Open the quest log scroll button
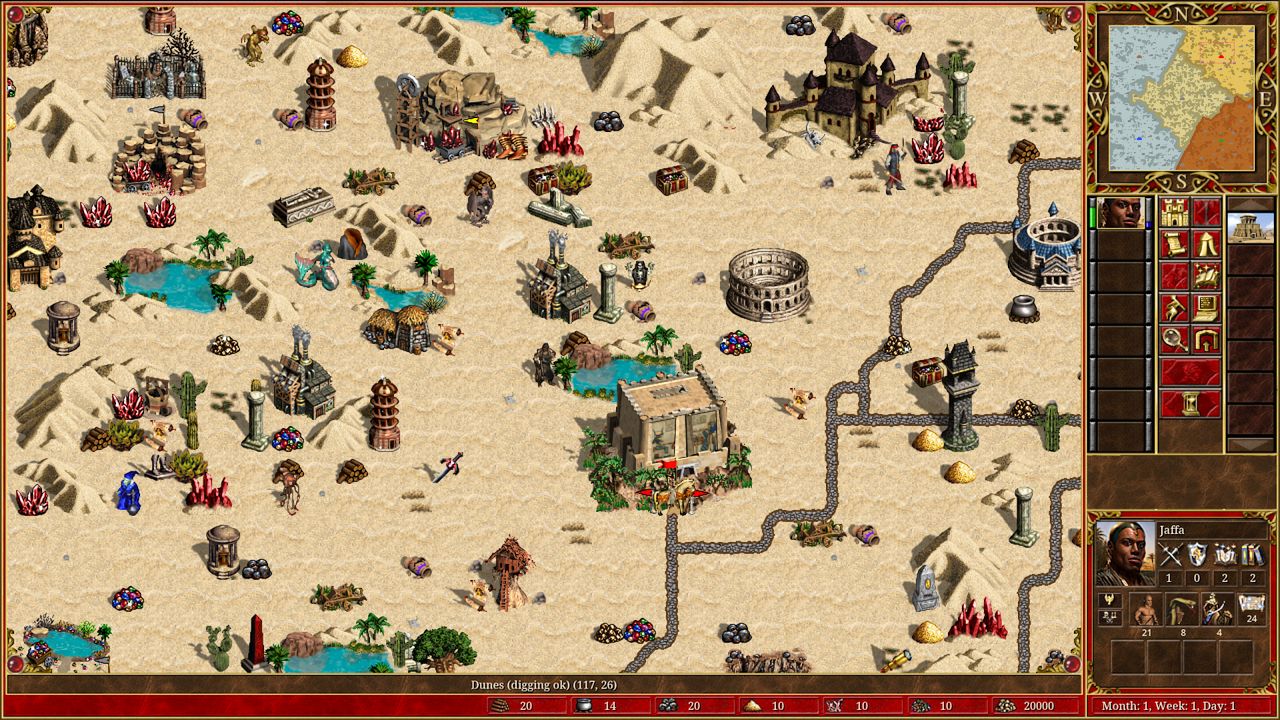 [x=1174, y=245]
